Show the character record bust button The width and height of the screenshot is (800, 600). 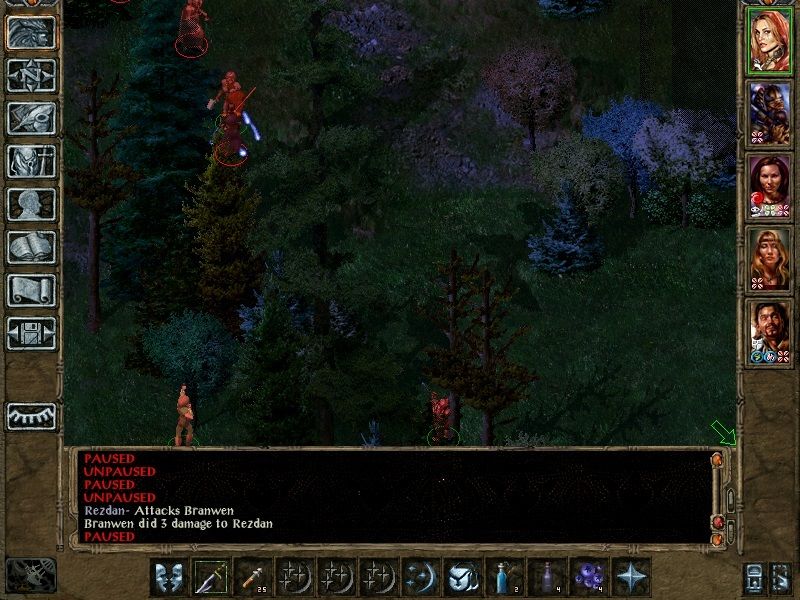click(x=31, y=204)
